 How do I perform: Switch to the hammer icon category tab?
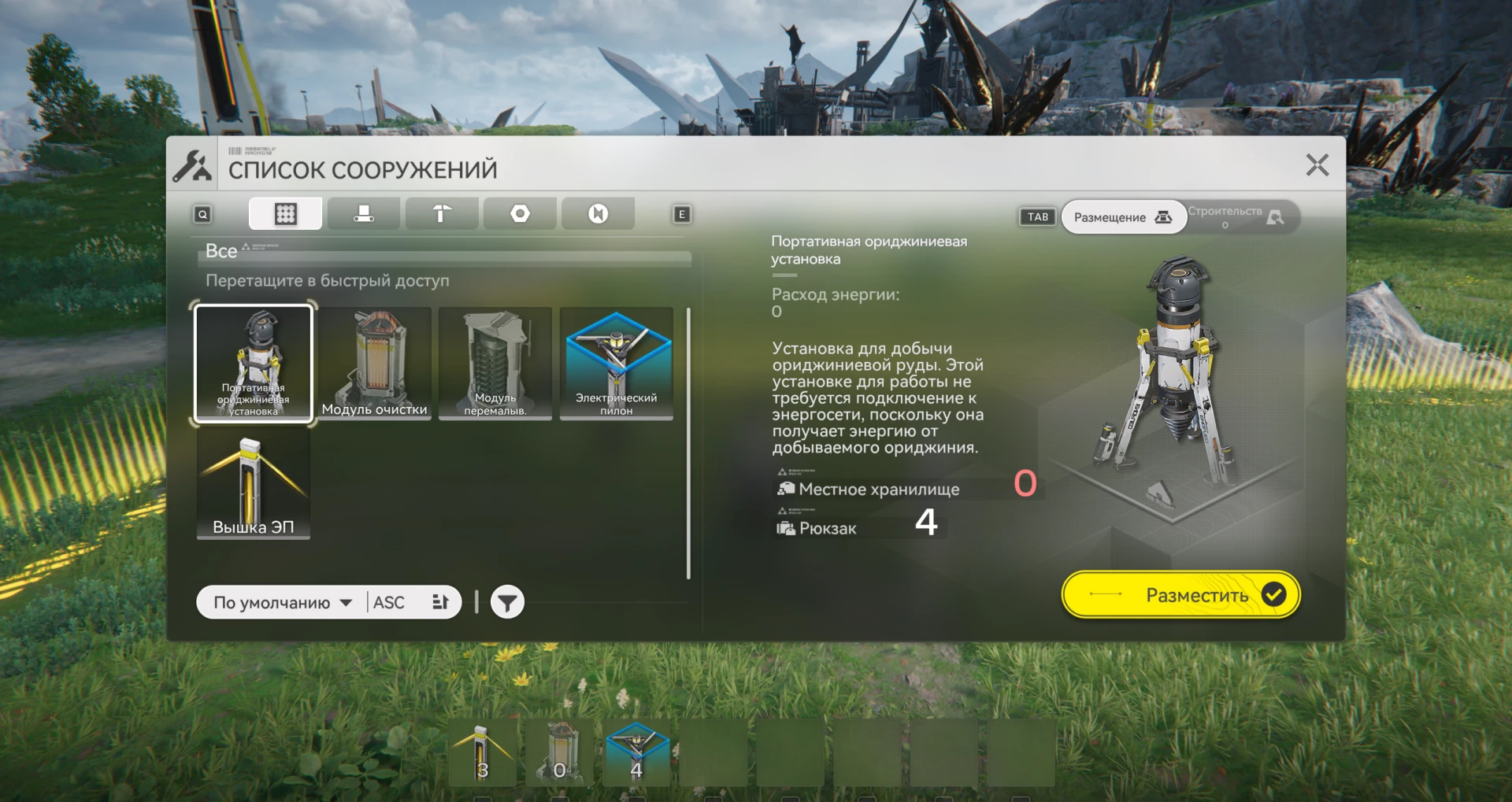(x=441, y=214)
